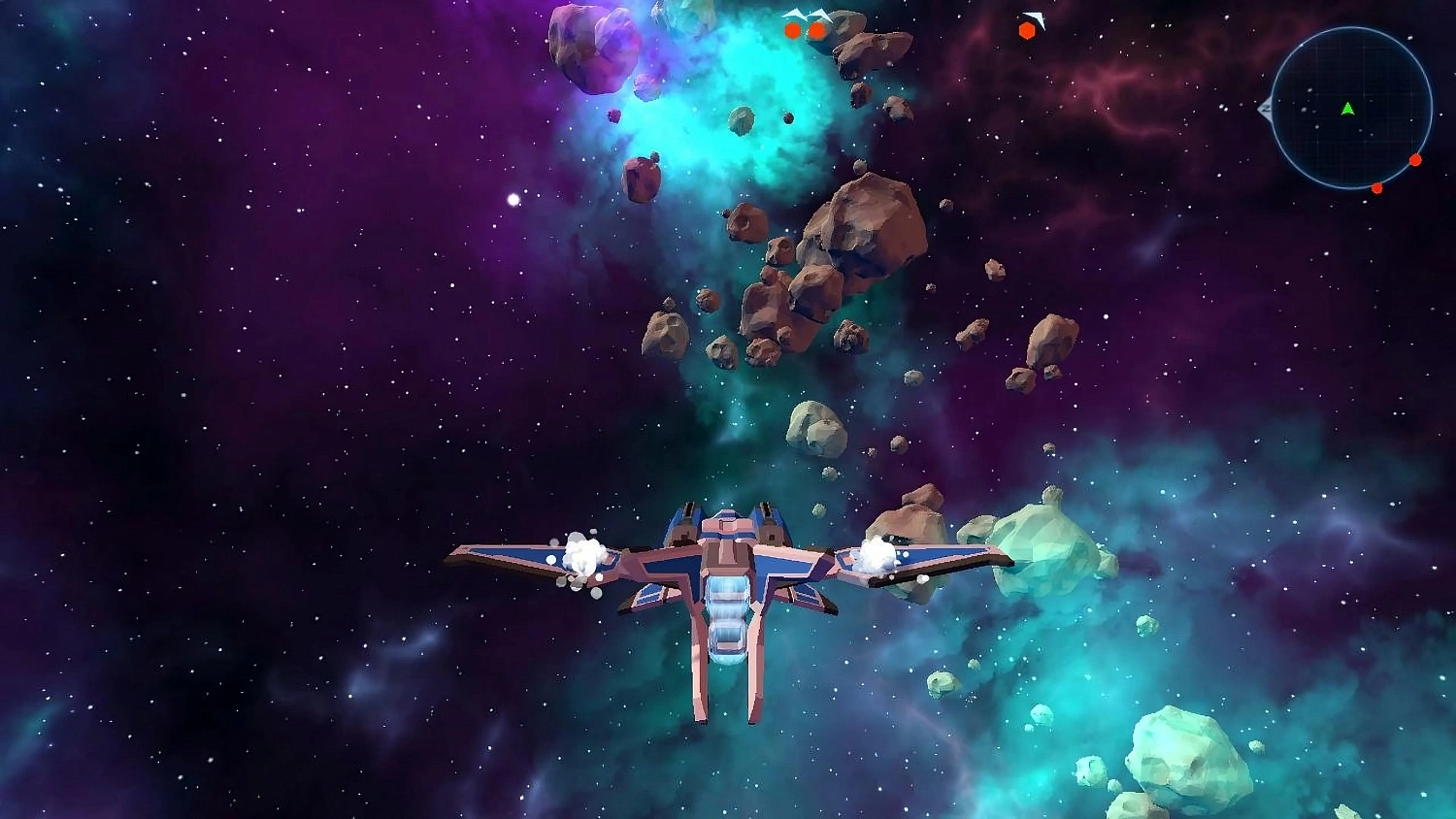Select the green player arrow on the radar
The image size is (1456, 819).
(x=1348, y=109)
